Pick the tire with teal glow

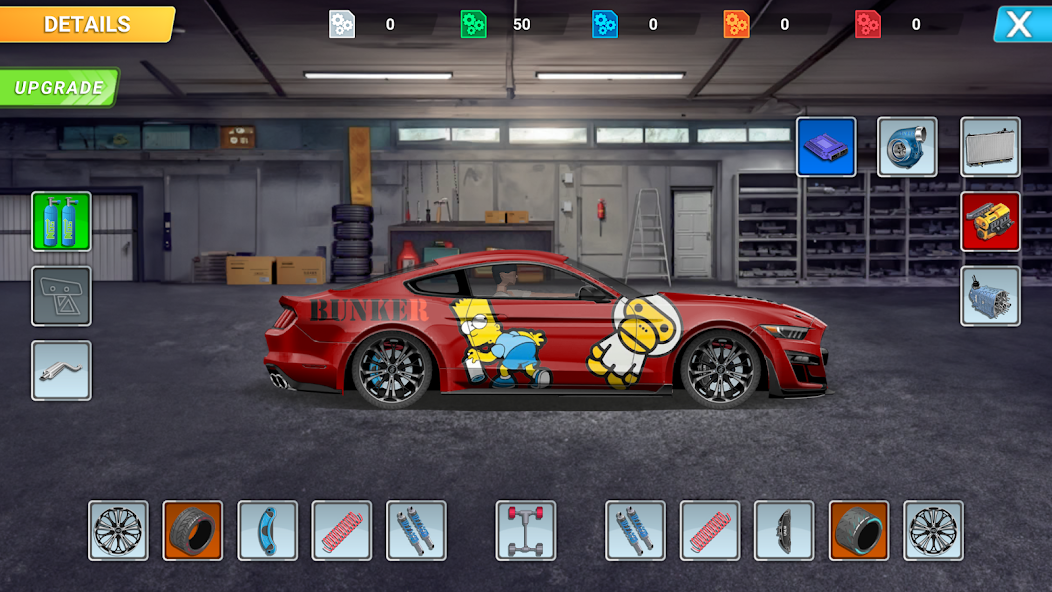tap(859, 530)
